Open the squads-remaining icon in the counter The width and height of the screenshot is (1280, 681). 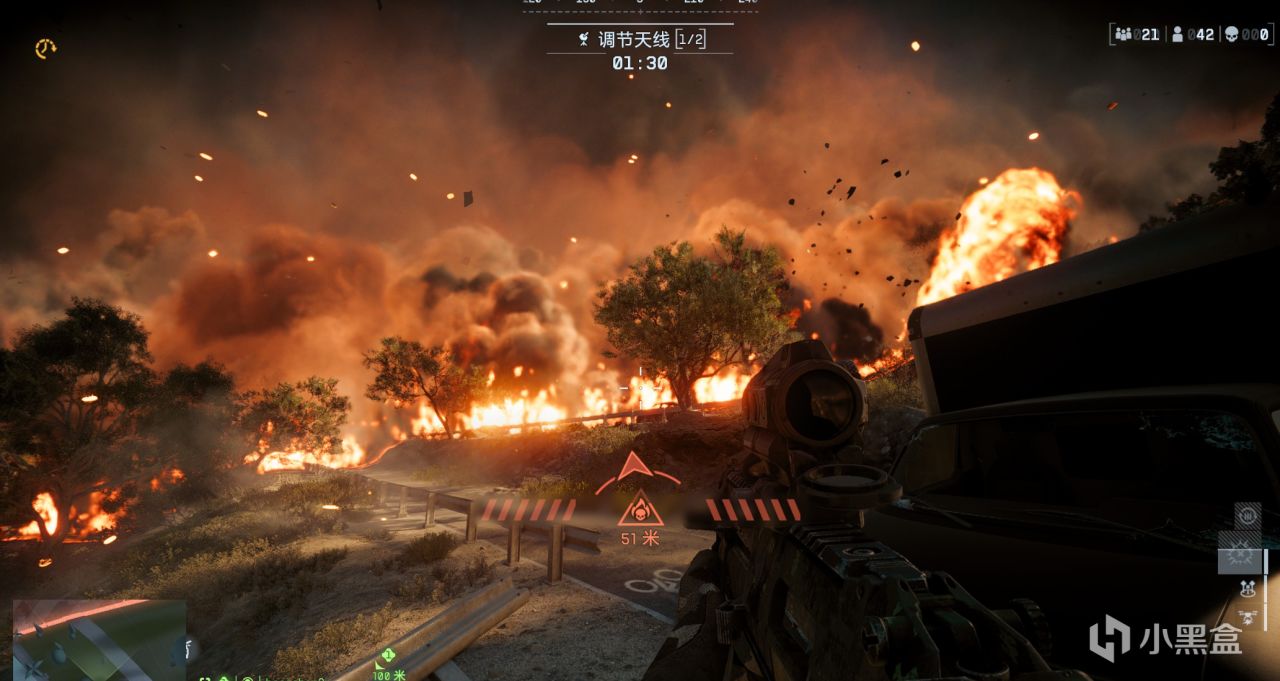[x=1124, y=35]
